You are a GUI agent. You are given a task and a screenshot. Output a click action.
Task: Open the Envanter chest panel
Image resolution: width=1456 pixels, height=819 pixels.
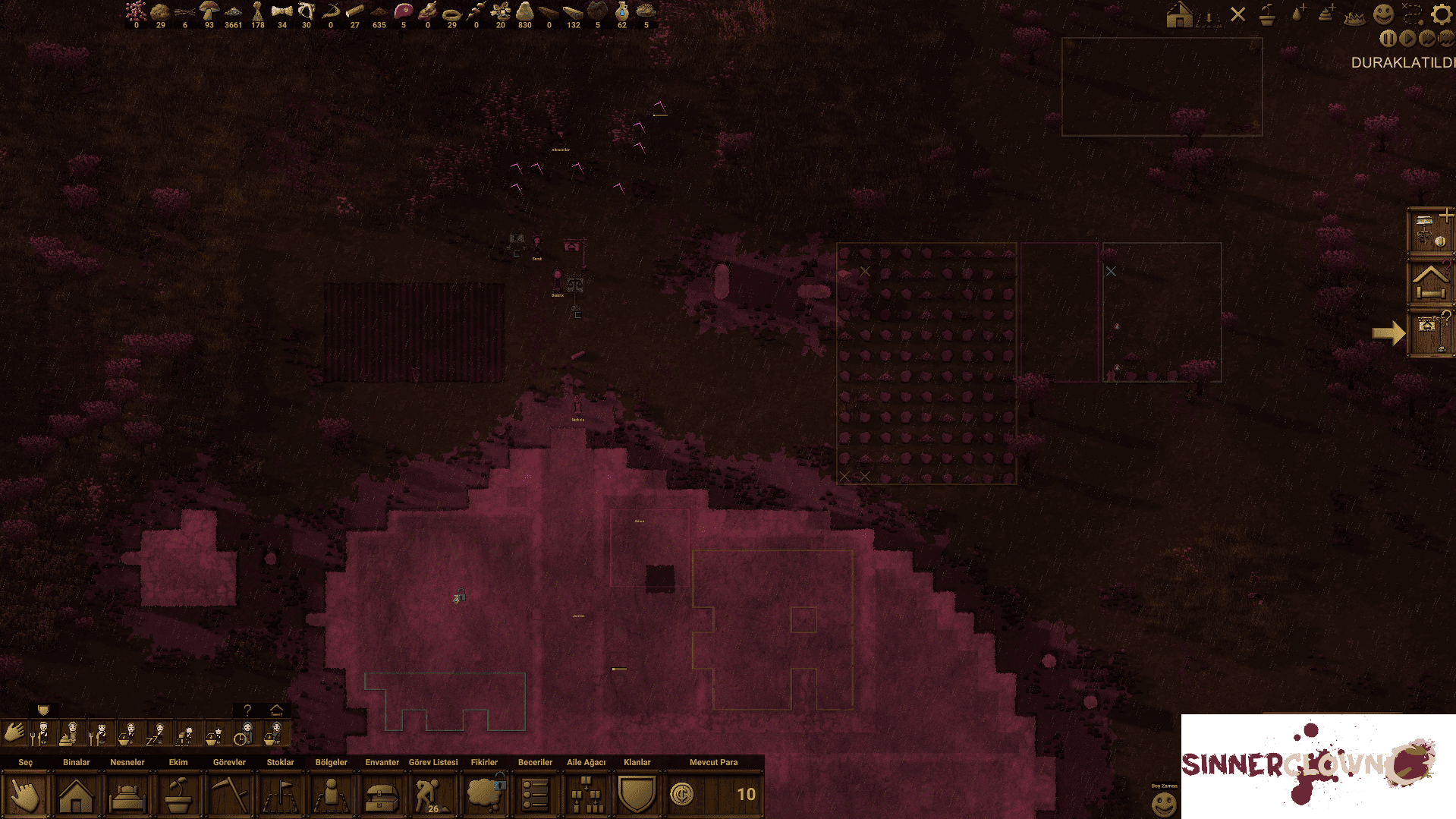click(x=382, y=795)
